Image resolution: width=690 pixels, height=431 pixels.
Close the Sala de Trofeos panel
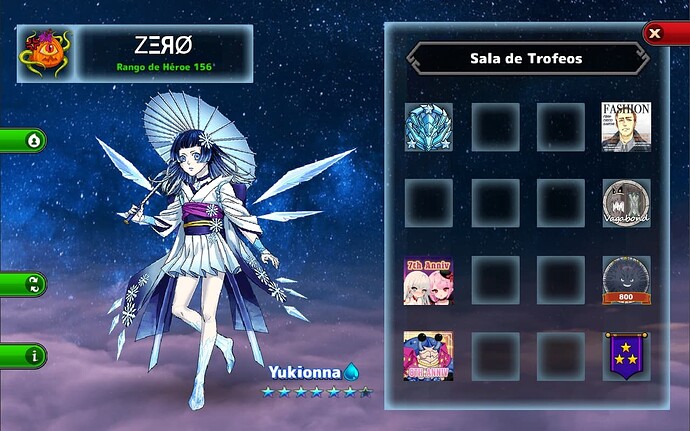pos(655,33)
